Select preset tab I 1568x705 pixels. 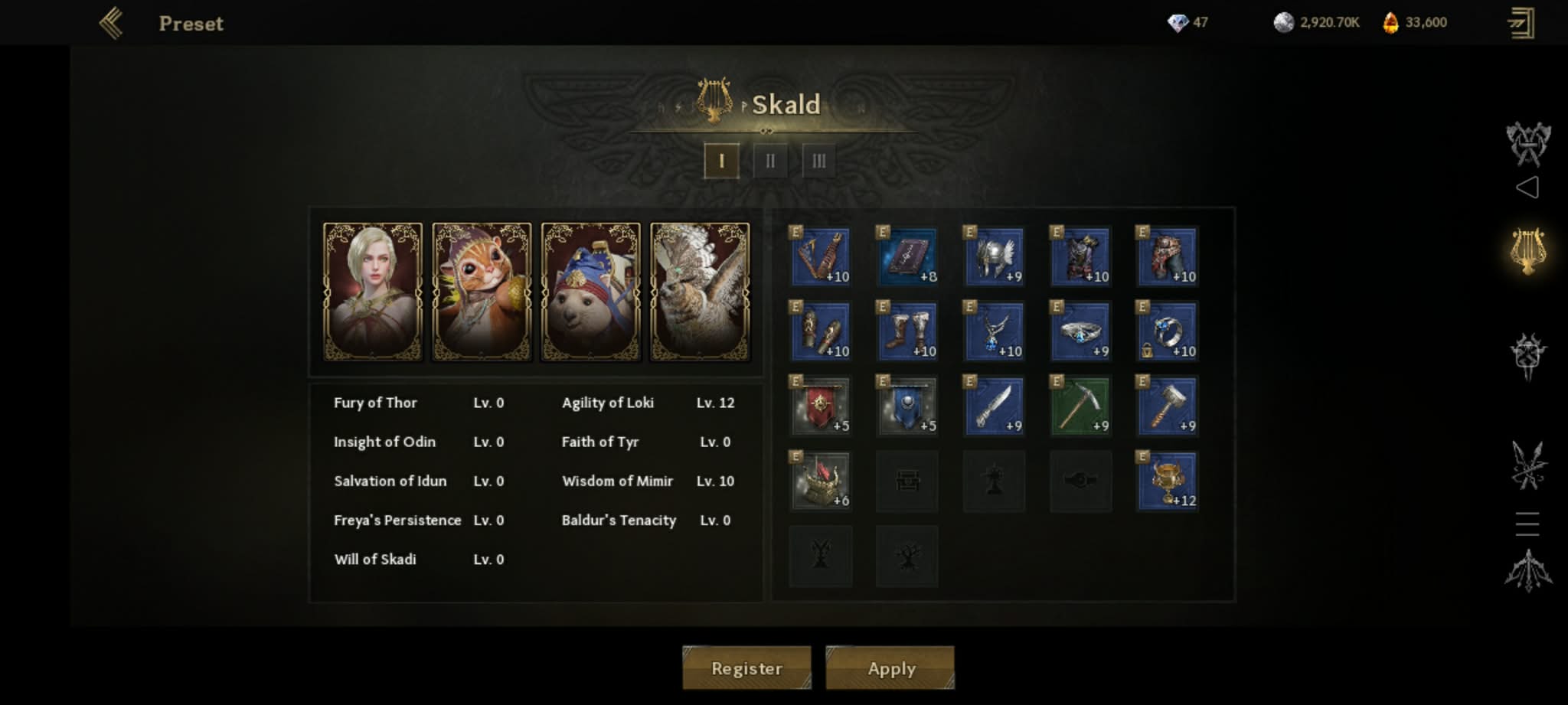click(721, 161)
